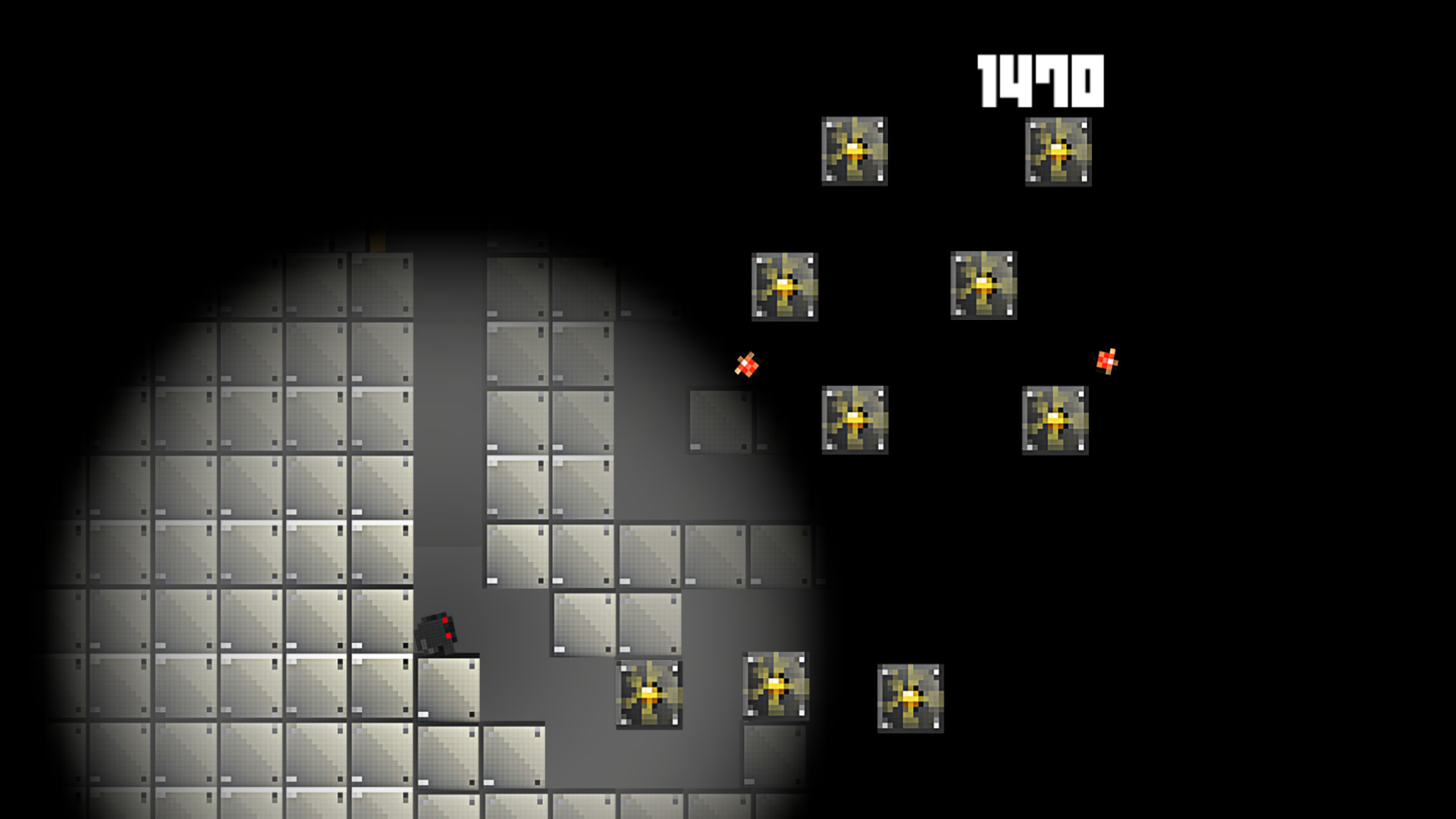Click the stair-patterned tile beneath the spider
The height and width of the screenshot is (819, 1456).
447,690
